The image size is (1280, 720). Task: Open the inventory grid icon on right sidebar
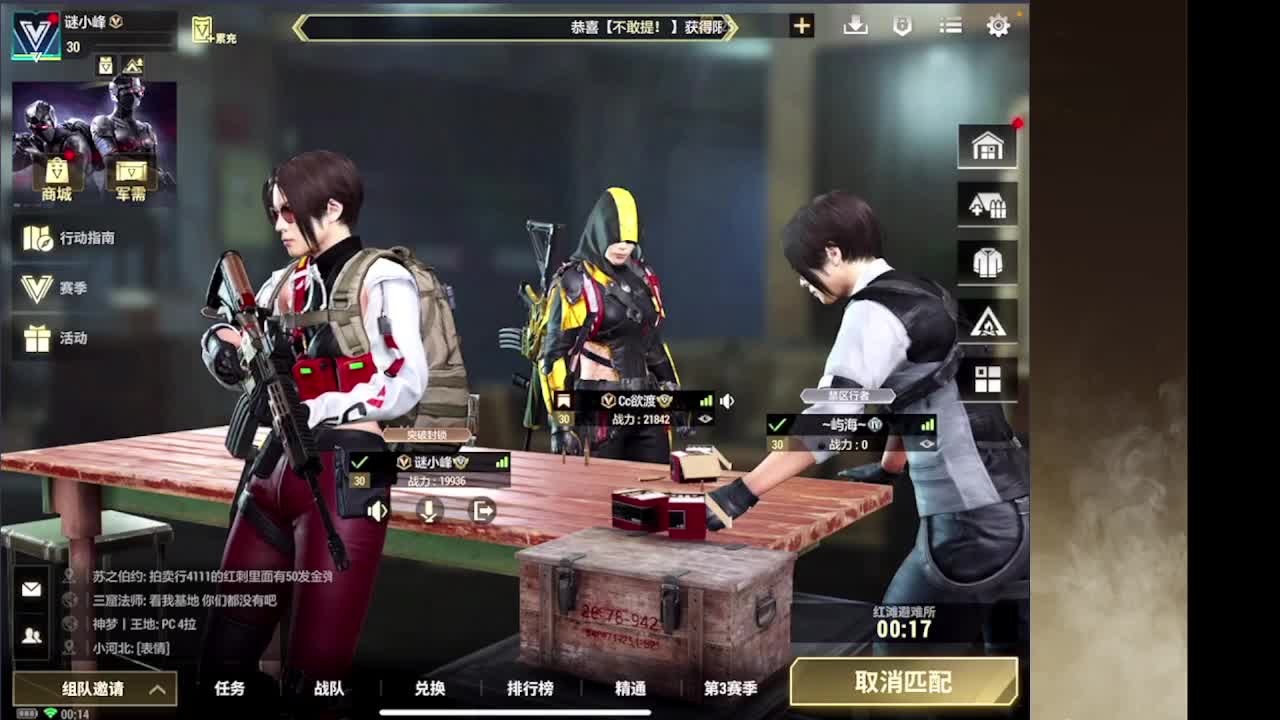pyautogui.click(x=987, y=378)
